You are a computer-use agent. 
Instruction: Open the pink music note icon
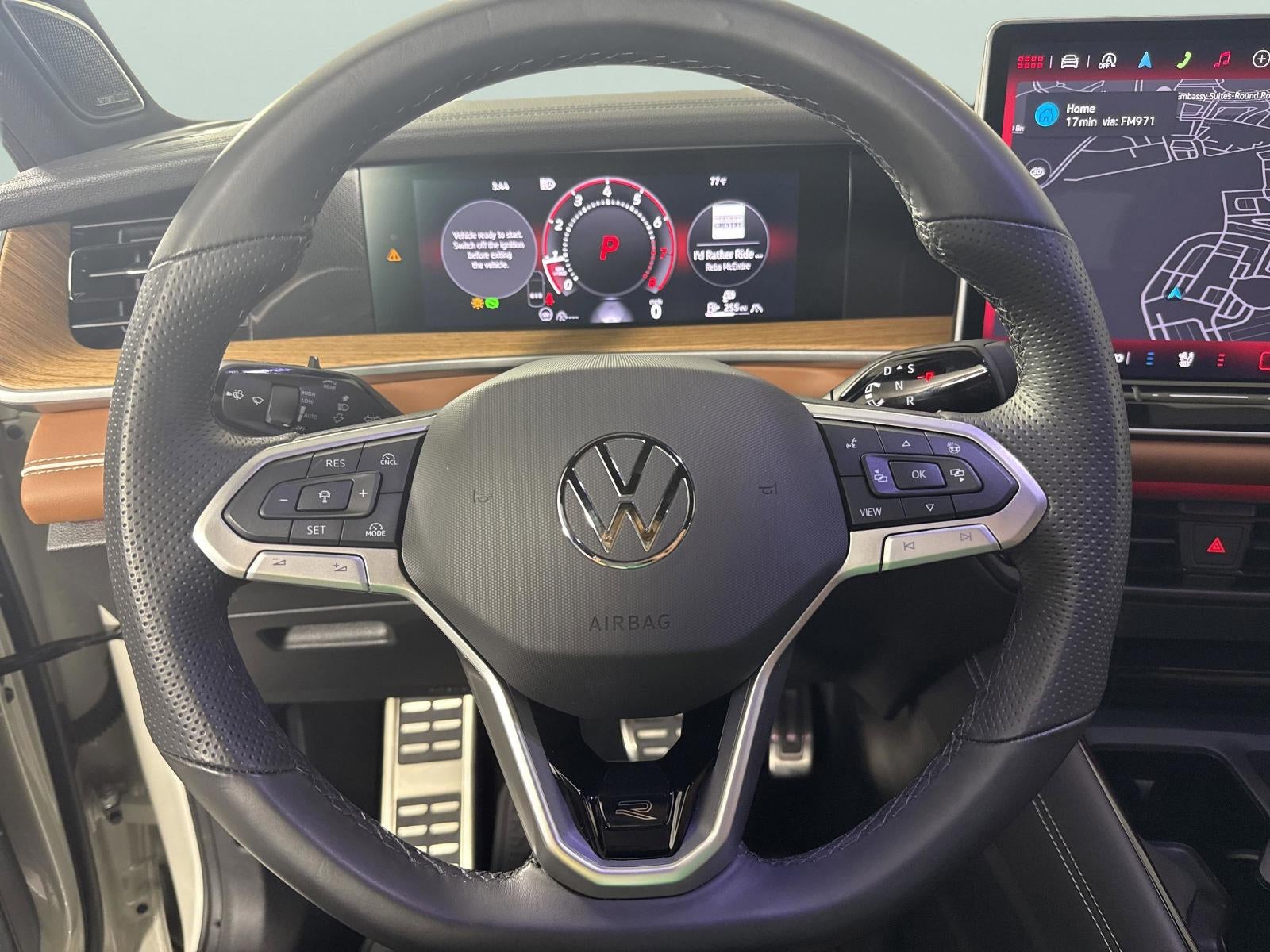[1222, 59]
